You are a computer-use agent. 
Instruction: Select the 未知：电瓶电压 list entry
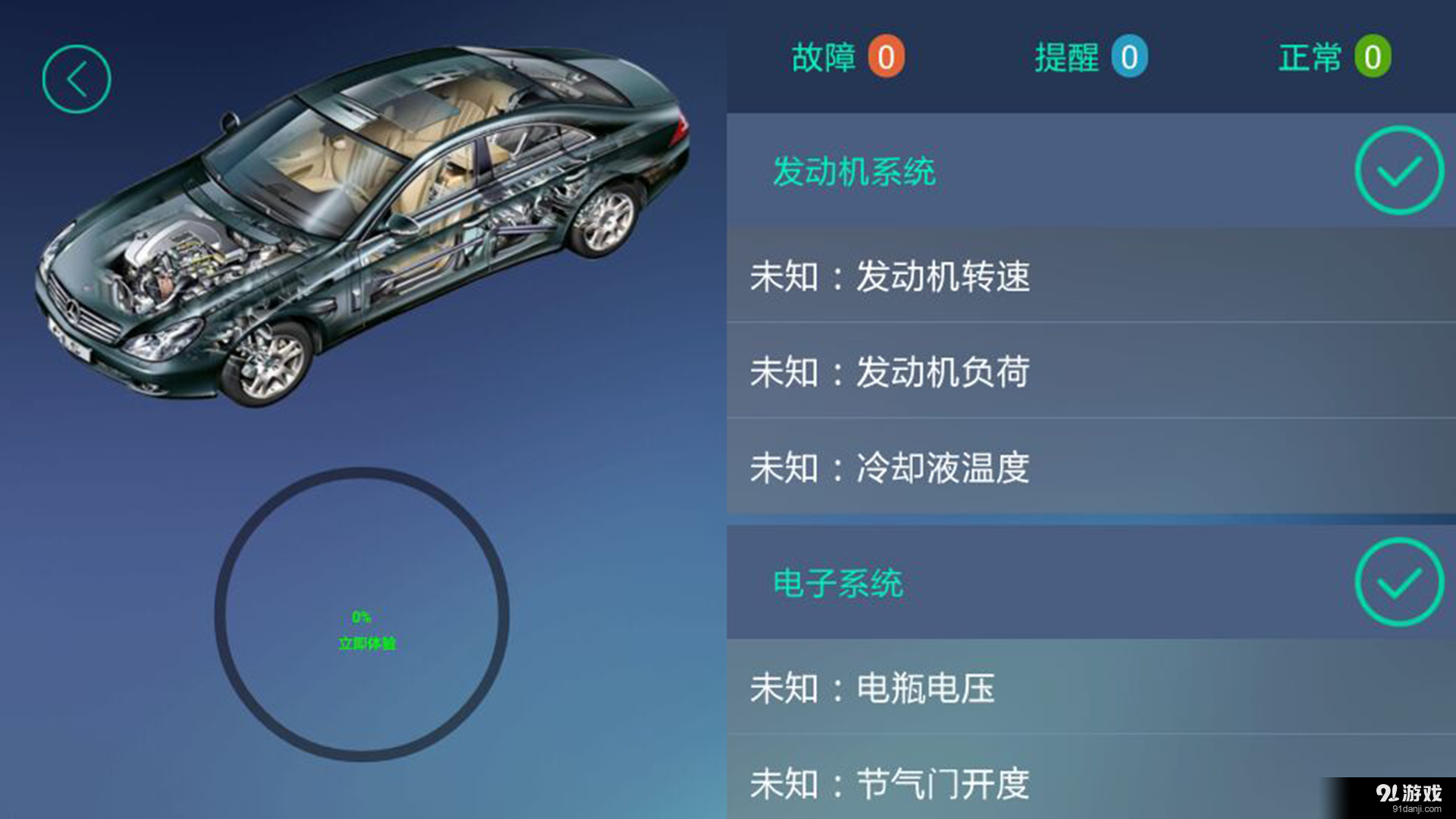pos(872,689)
